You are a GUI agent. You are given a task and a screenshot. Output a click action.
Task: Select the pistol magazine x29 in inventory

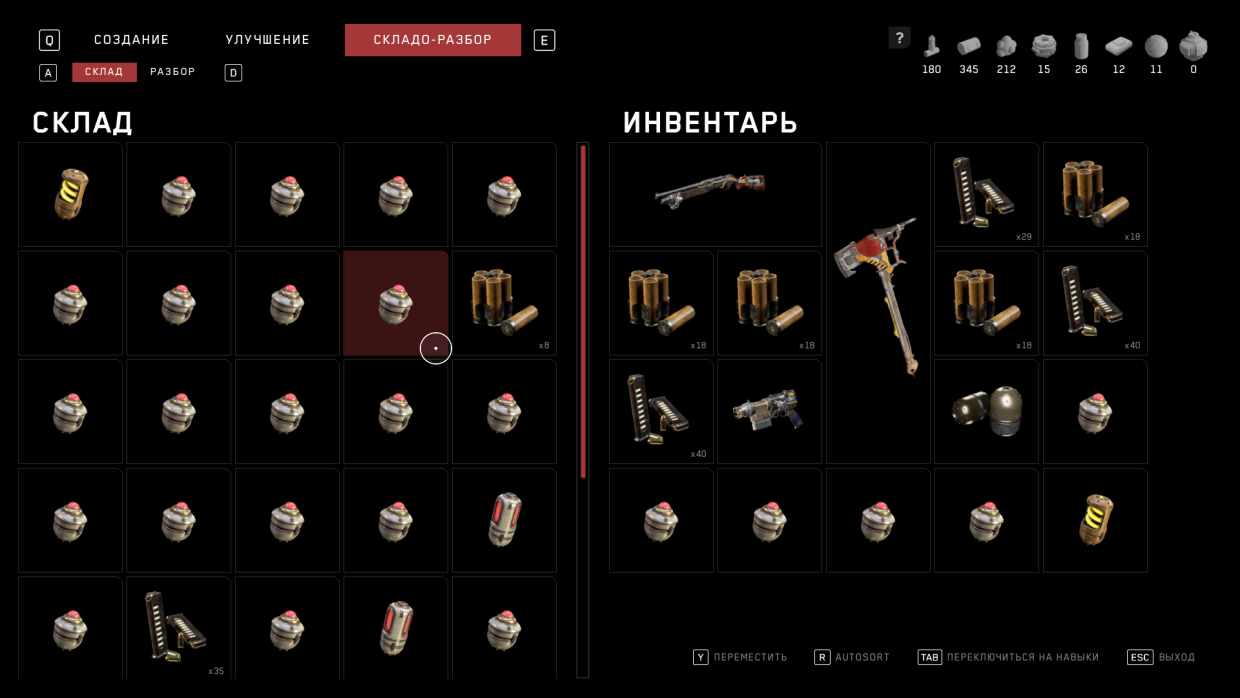click(986, 194)
